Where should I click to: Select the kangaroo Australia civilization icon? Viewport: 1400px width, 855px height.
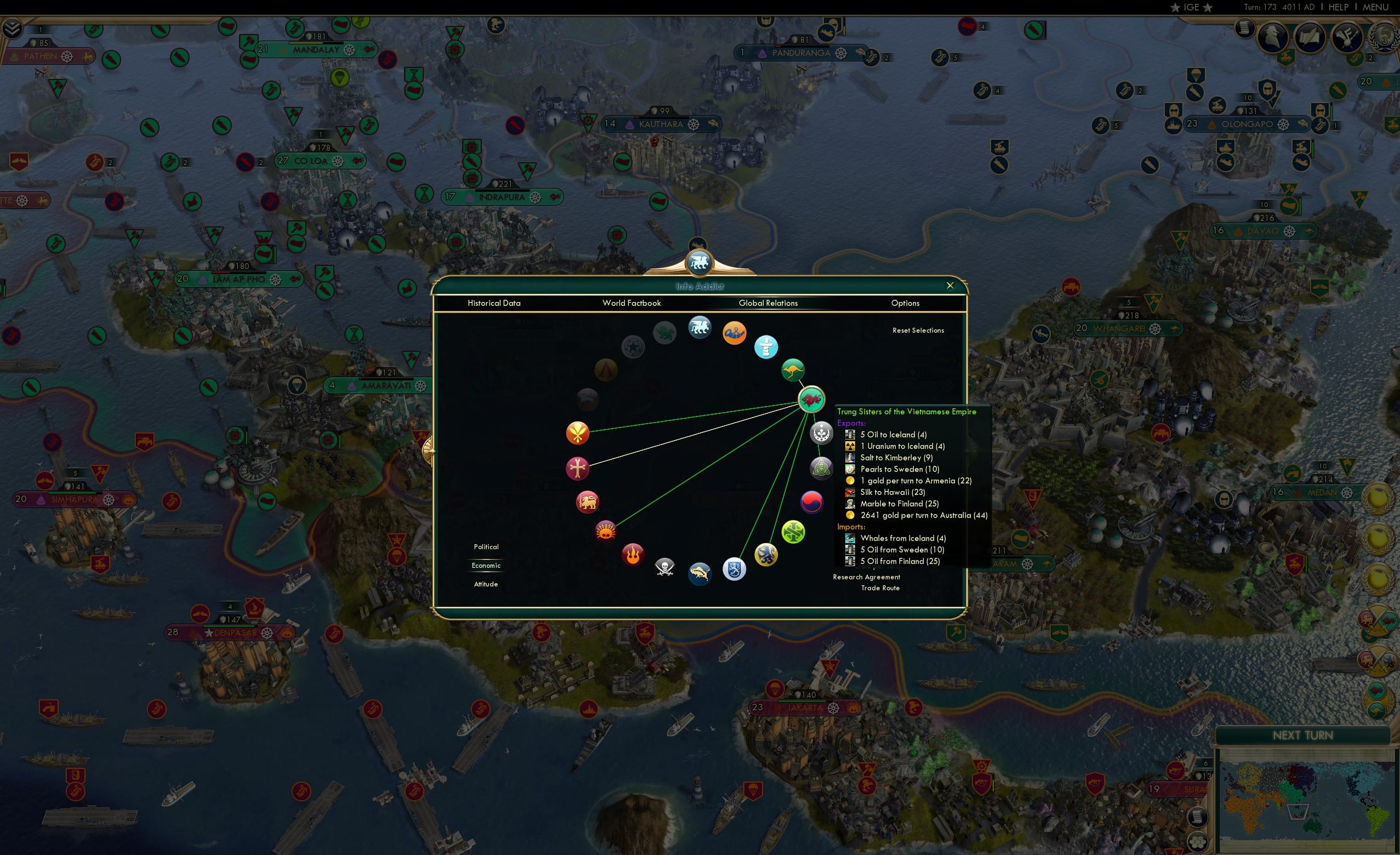coord(794,369)
